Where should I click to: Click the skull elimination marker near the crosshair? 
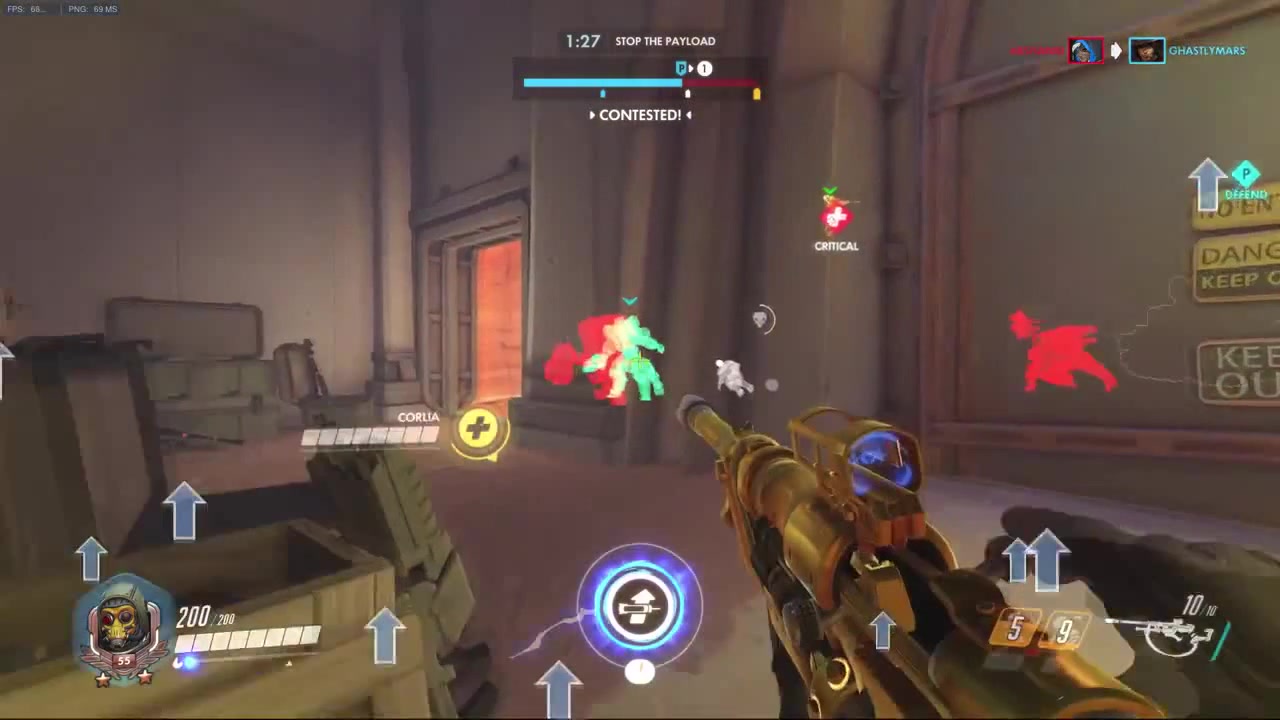pos(760,319)
